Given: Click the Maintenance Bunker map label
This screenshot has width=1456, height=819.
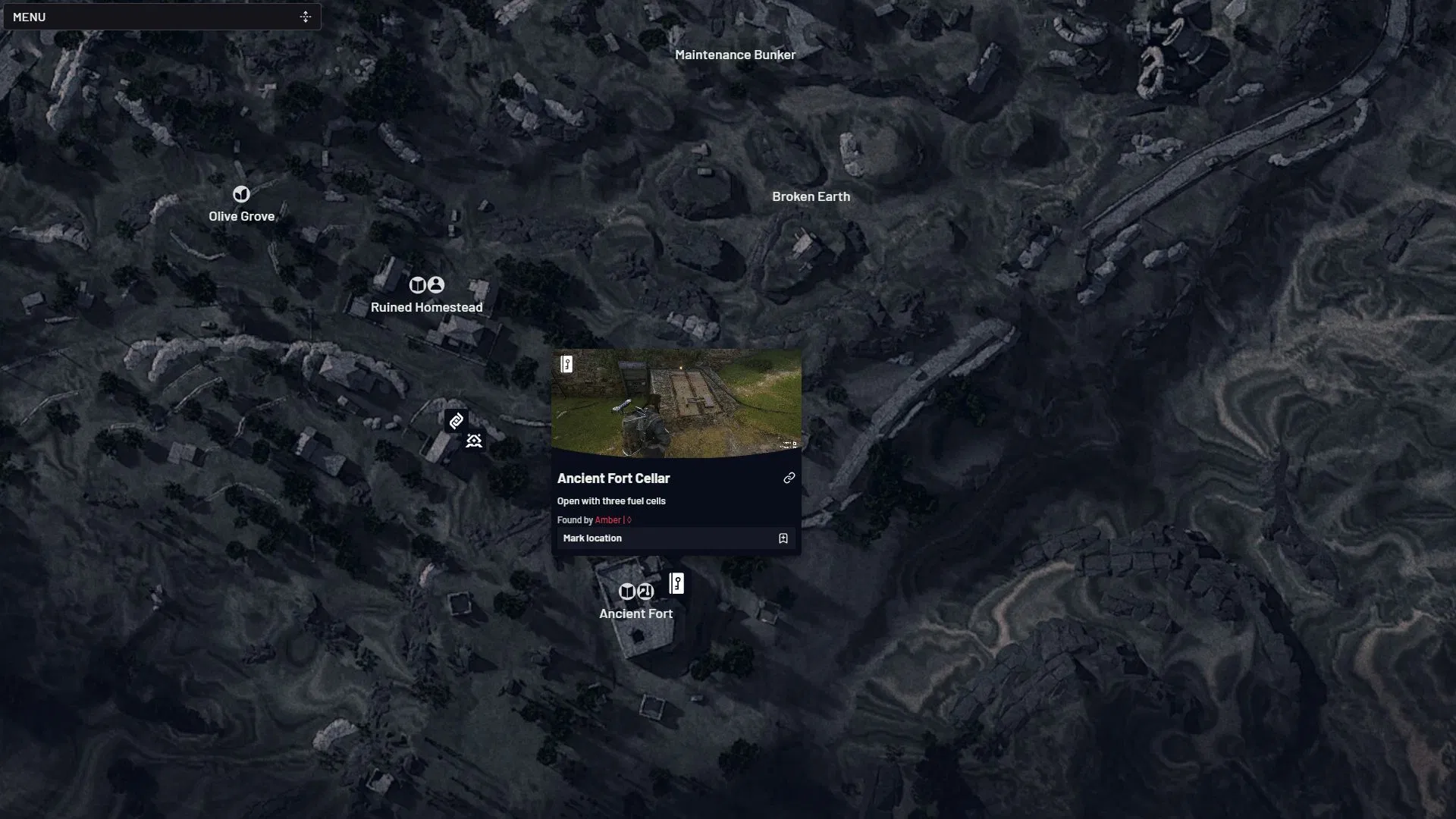Looking at the screenshot, I should (x=735, y=55).
